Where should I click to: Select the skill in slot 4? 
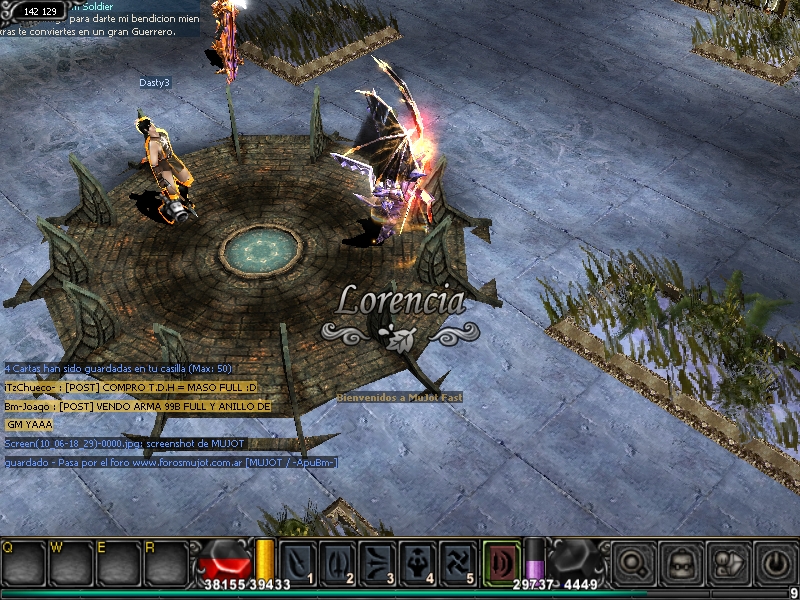click(x=418, y=561)
